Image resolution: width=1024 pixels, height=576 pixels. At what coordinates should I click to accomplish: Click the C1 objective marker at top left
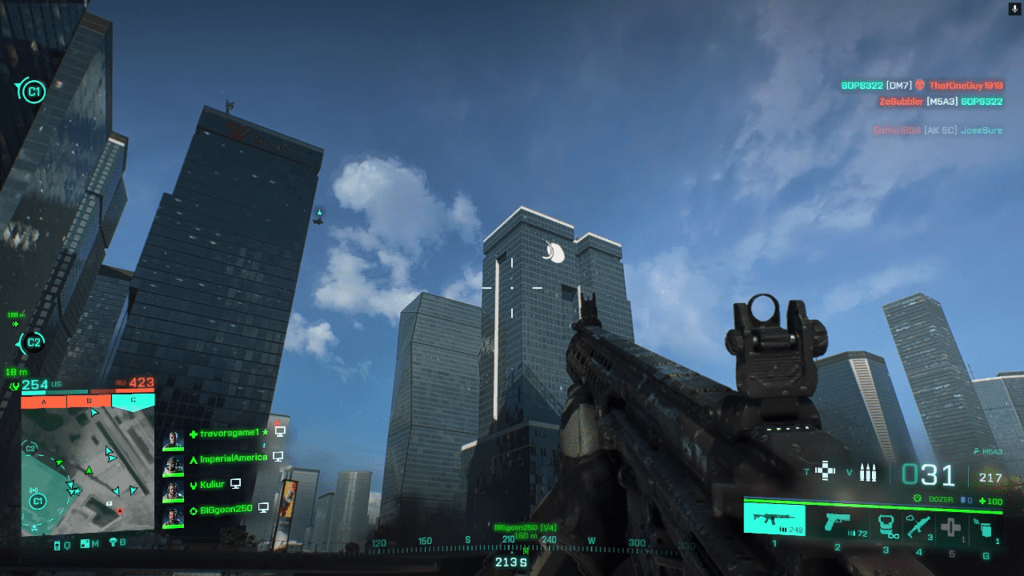pyautogui.click(x=32, y=92)
